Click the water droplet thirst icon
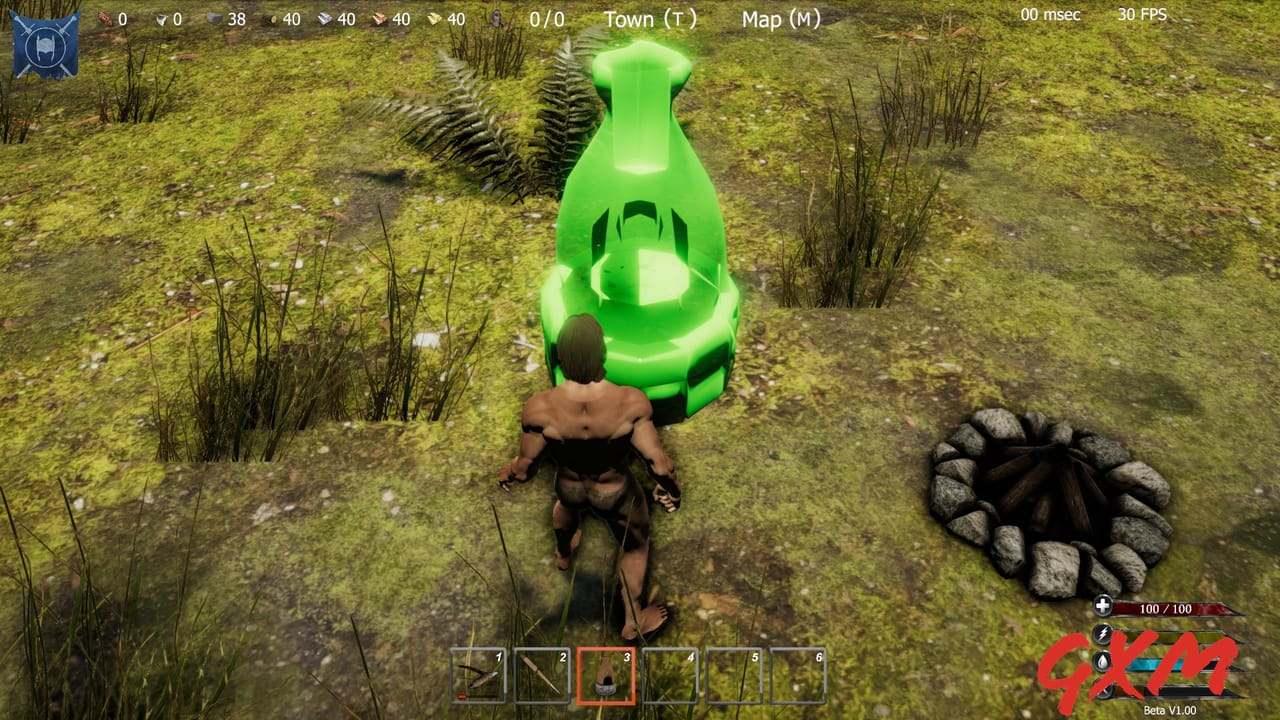1280x720 pixels. [1101, 663]
